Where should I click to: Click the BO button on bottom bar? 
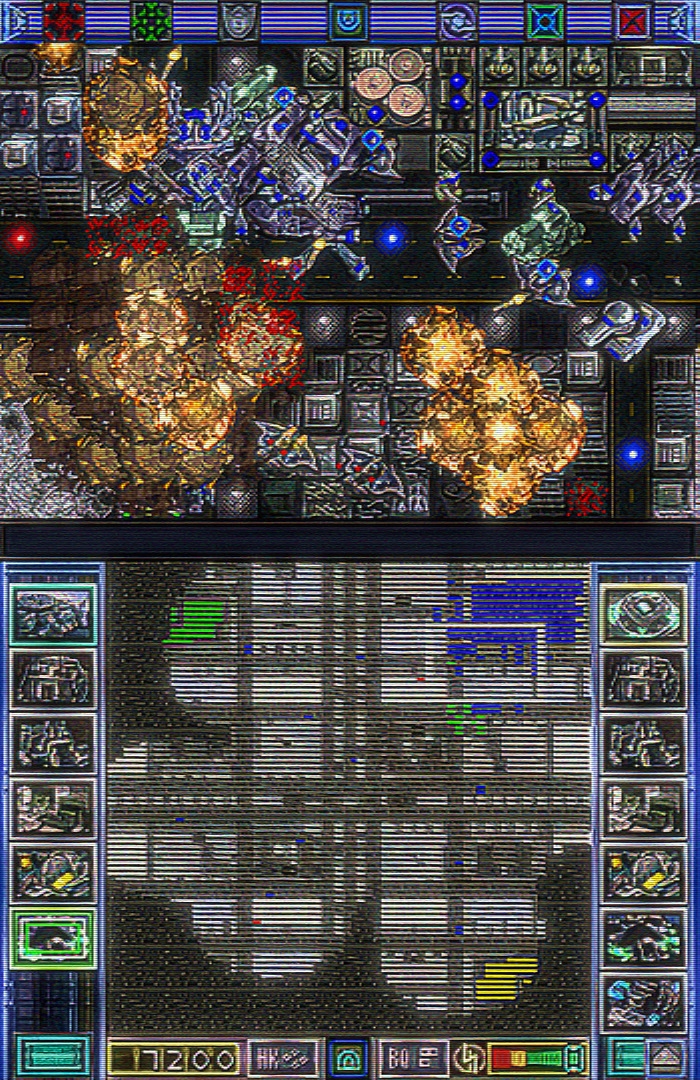[413, 1057]
